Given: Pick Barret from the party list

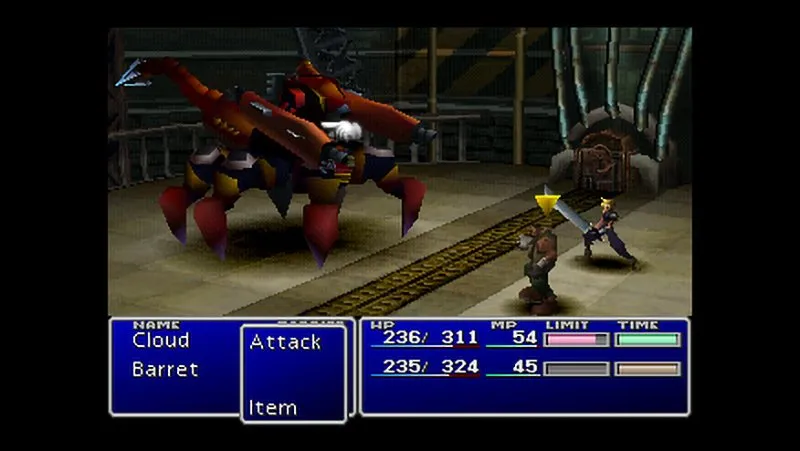Looking at the screenshot, I should (x=164, y=369).
